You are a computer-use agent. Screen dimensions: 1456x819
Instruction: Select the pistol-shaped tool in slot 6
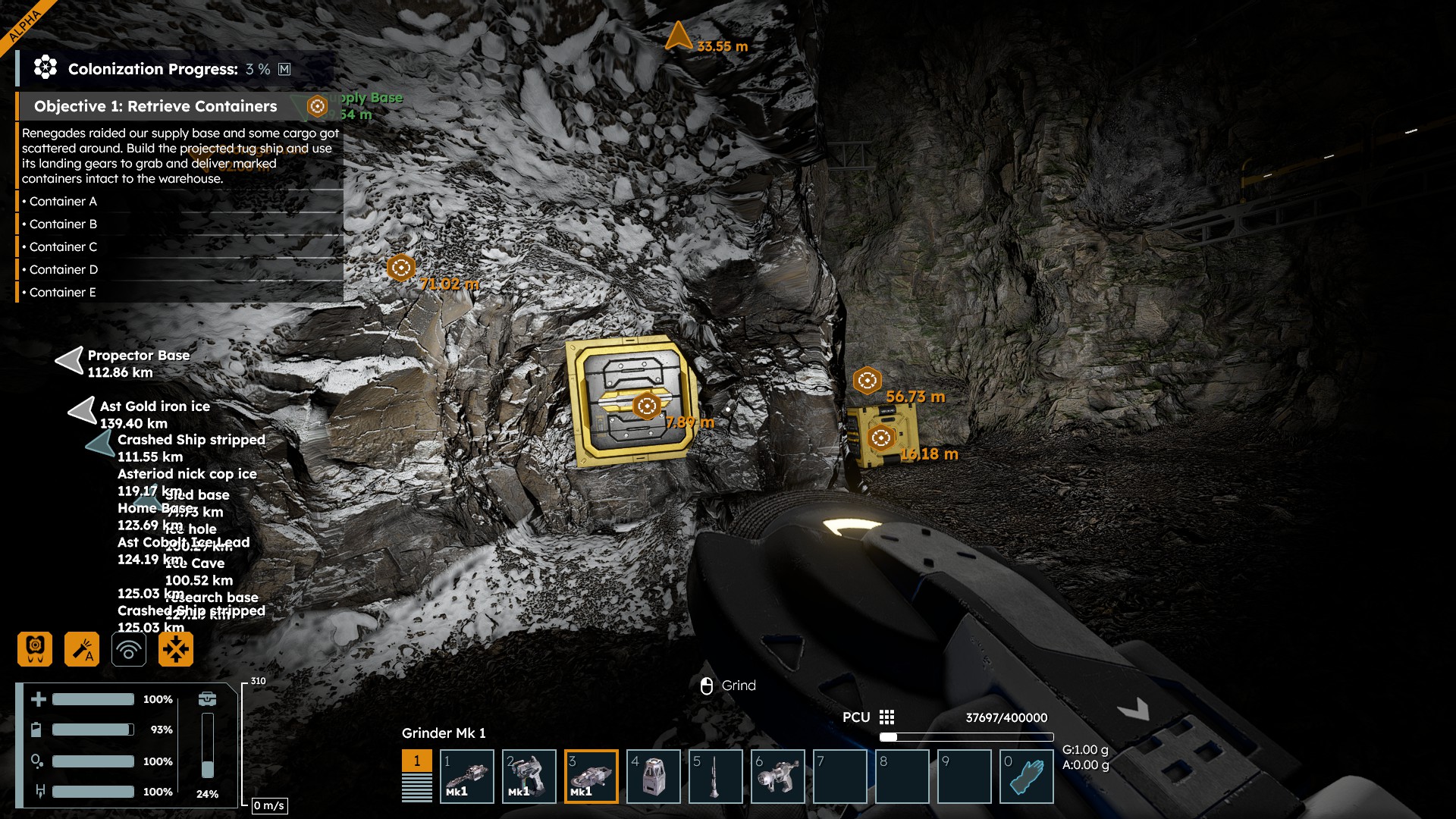click(x=778, y=777)
